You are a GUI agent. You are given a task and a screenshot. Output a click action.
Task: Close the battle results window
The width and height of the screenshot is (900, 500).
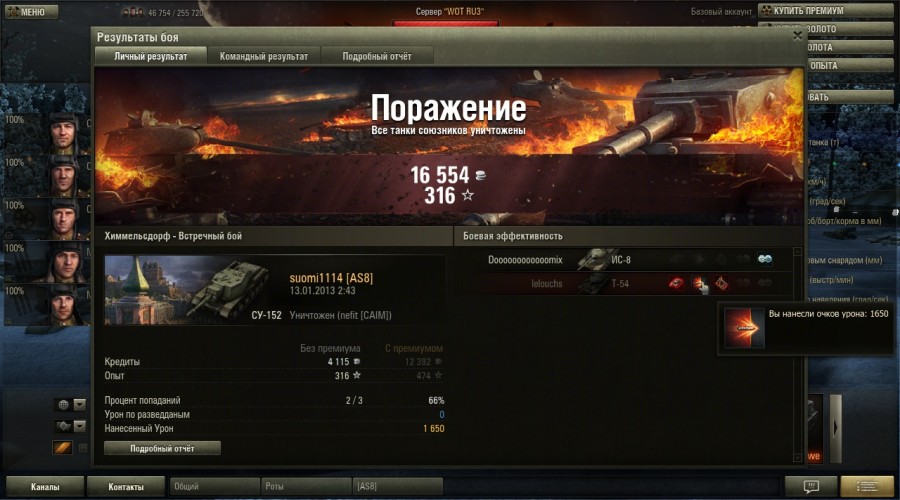(x=797, y=35)
